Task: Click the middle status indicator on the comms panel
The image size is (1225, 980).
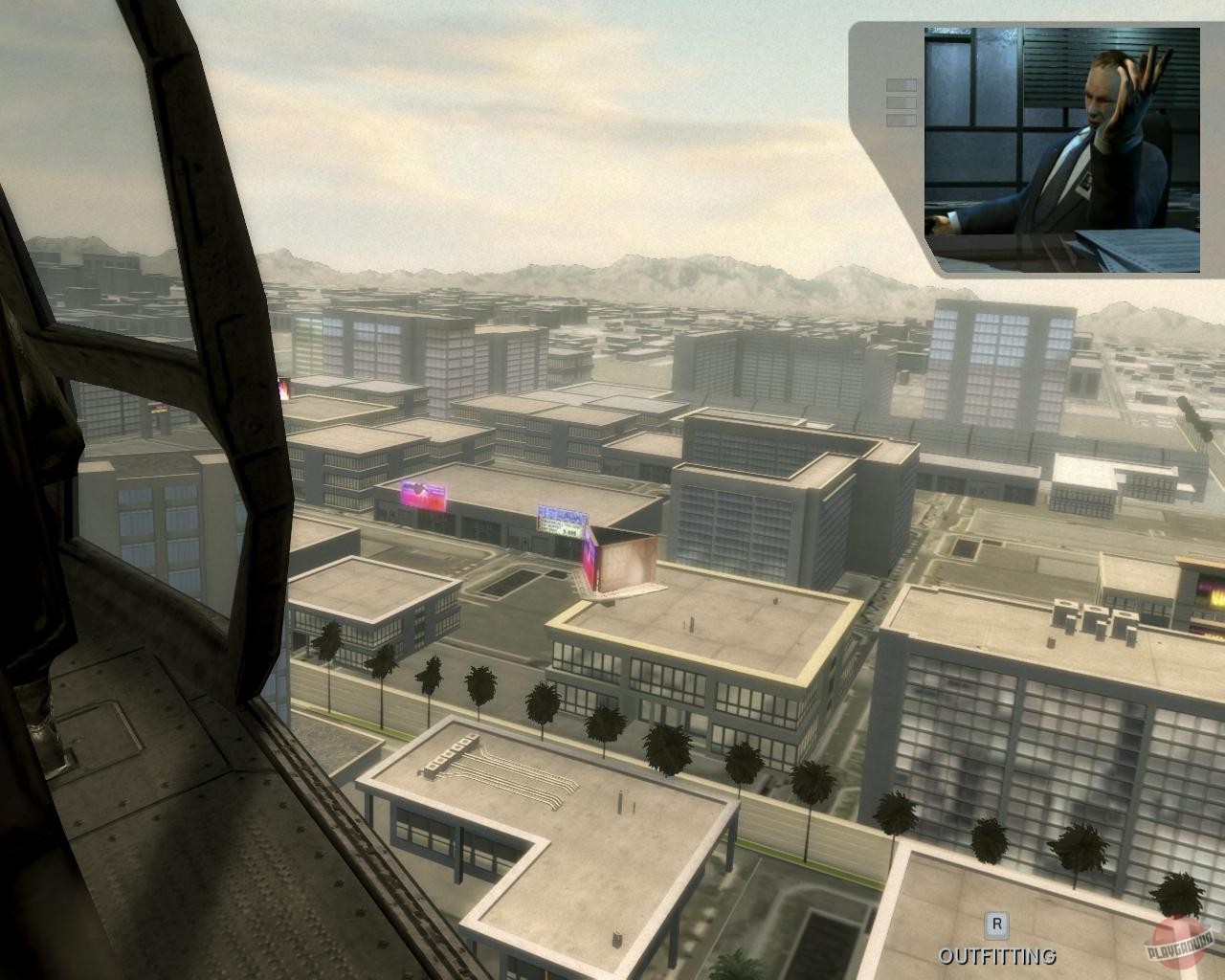Action: tap(901, 101)
